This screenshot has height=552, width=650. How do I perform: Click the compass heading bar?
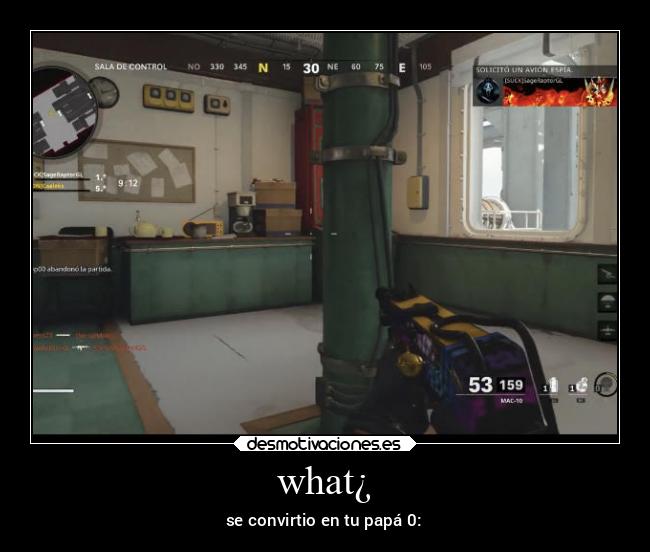point(310,68)
